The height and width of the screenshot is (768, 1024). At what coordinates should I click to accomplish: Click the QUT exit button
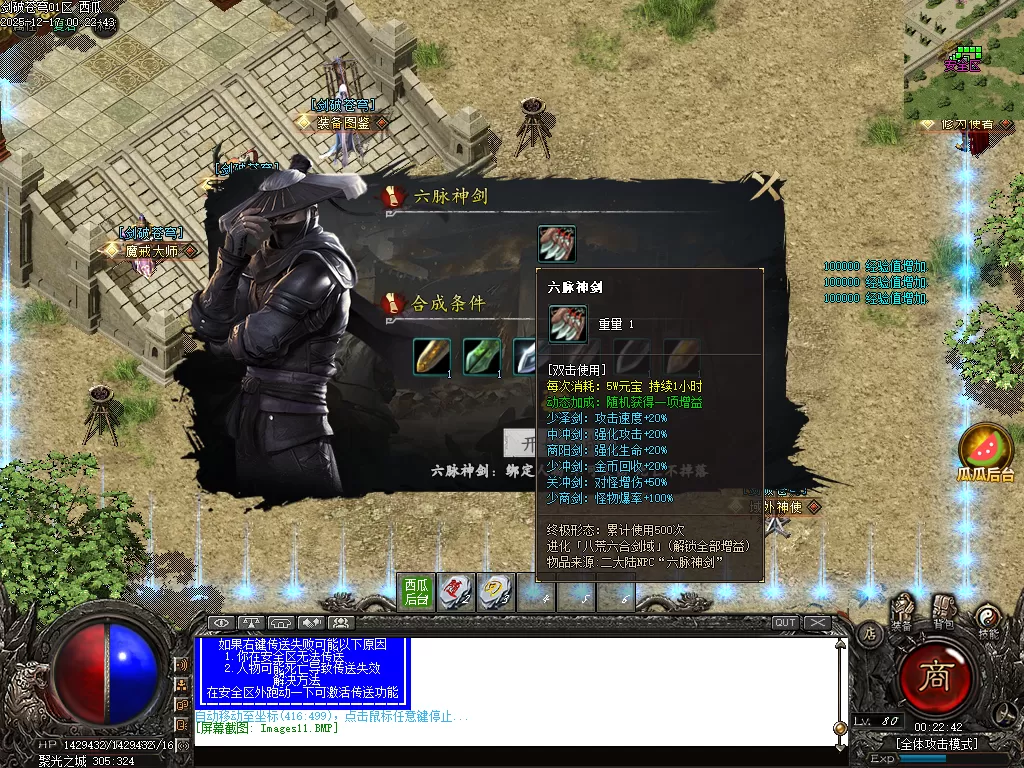tap(785, 623)
